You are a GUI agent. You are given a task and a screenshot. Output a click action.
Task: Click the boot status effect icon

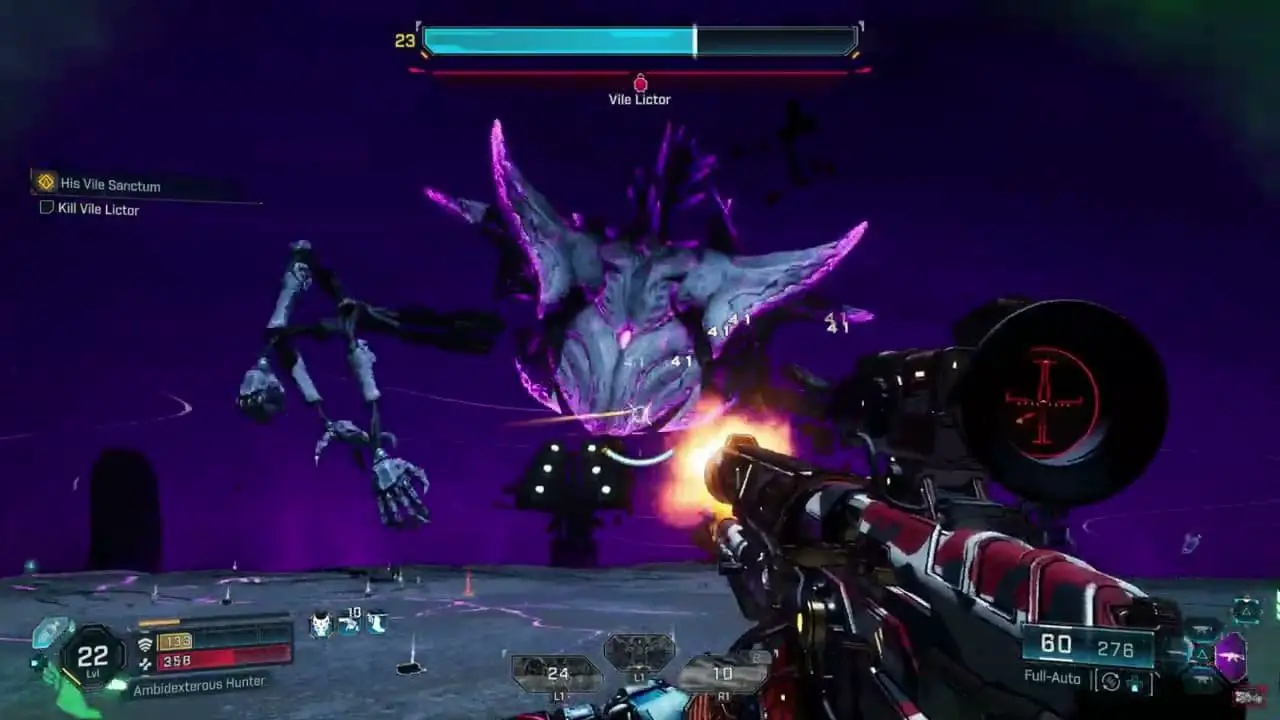click(x=377, y=622)
